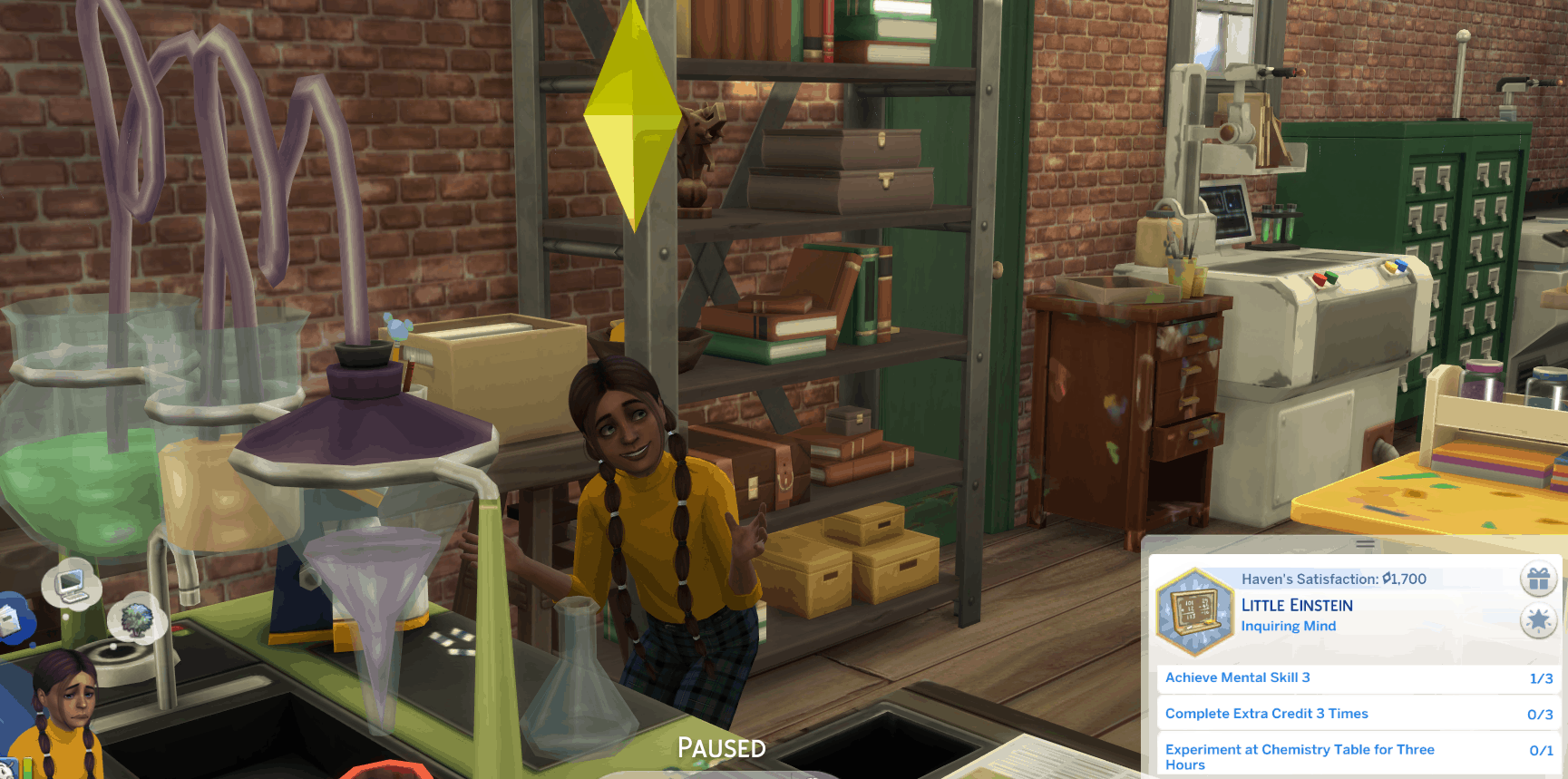The height and width of the screenshot is (779, 1568).
Task: Open the aspirations star button
Action: click(x=1538, y=621)
